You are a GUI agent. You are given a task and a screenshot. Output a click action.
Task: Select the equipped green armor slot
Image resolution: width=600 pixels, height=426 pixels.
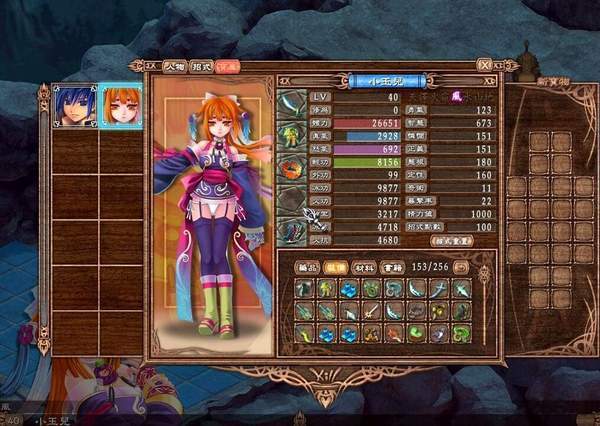click(292, 135)
